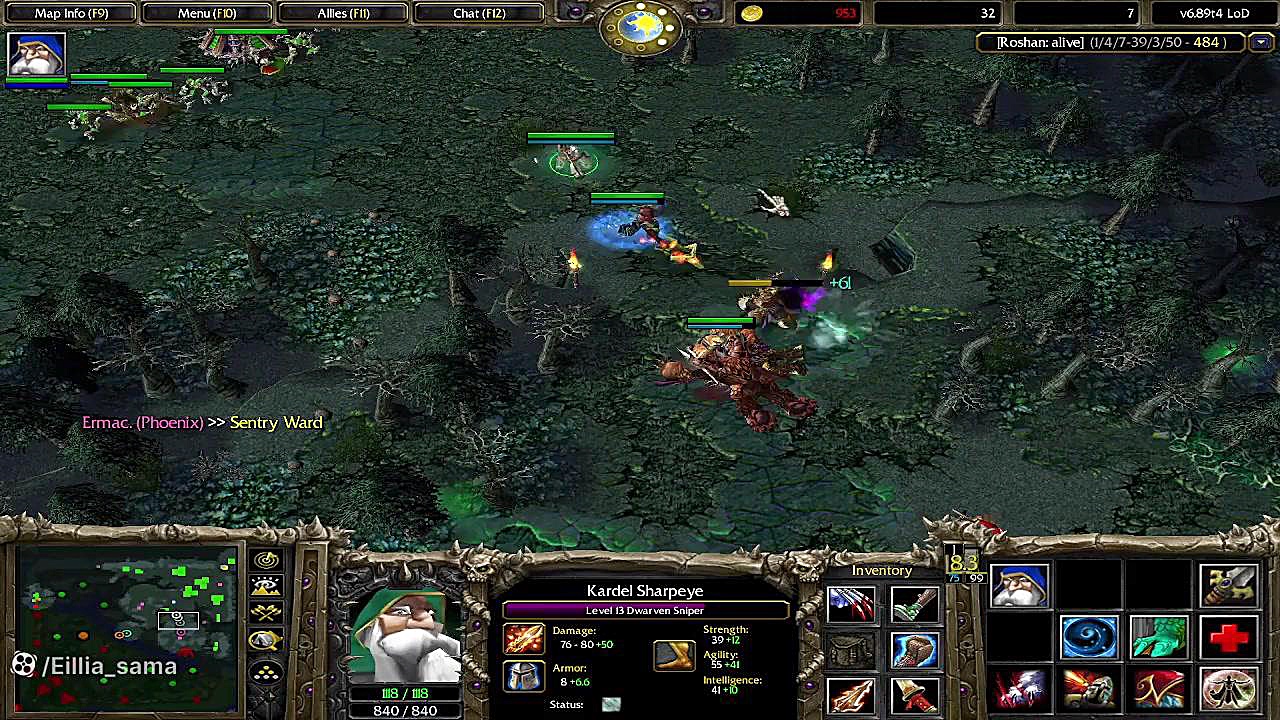
Task: Activate the green scaled claw ability
Action: point(1159,638)
